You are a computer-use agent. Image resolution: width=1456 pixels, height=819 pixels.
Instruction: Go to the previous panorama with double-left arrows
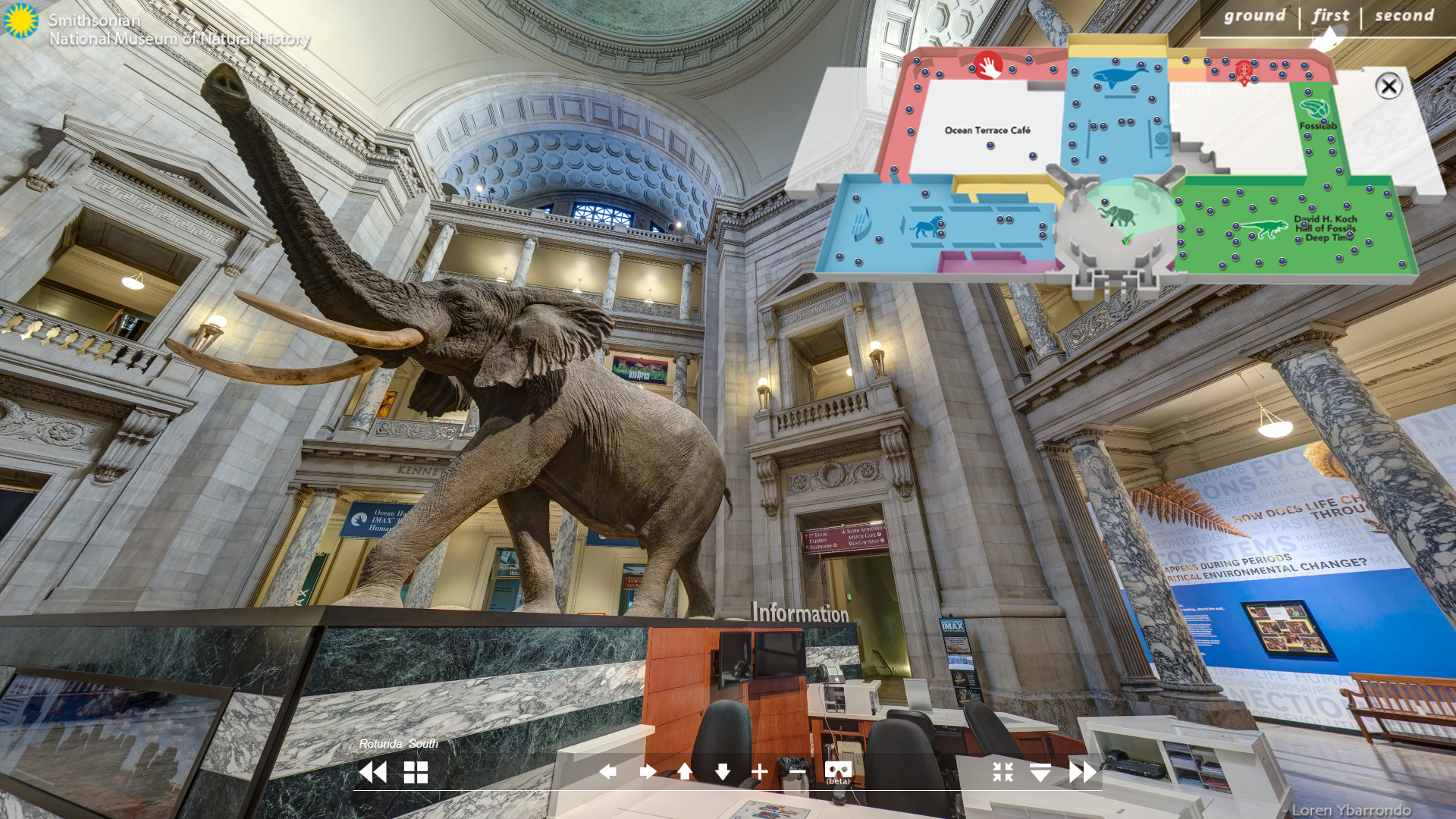372,772
